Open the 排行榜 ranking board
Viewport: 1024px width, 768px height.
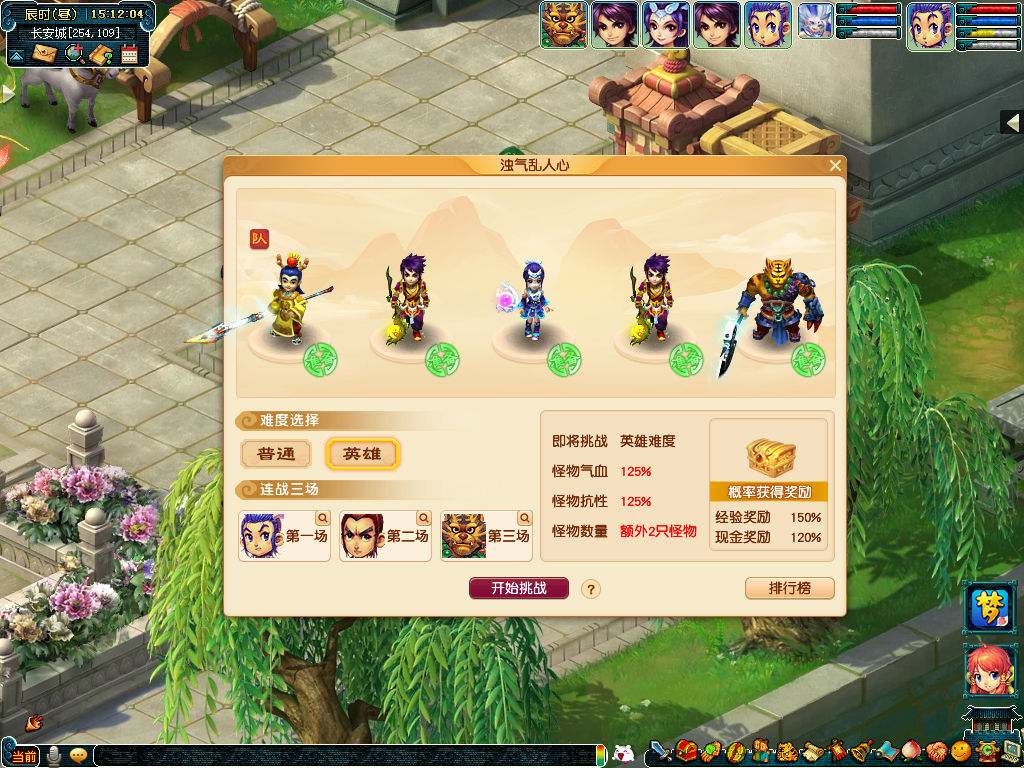[789, 588]
